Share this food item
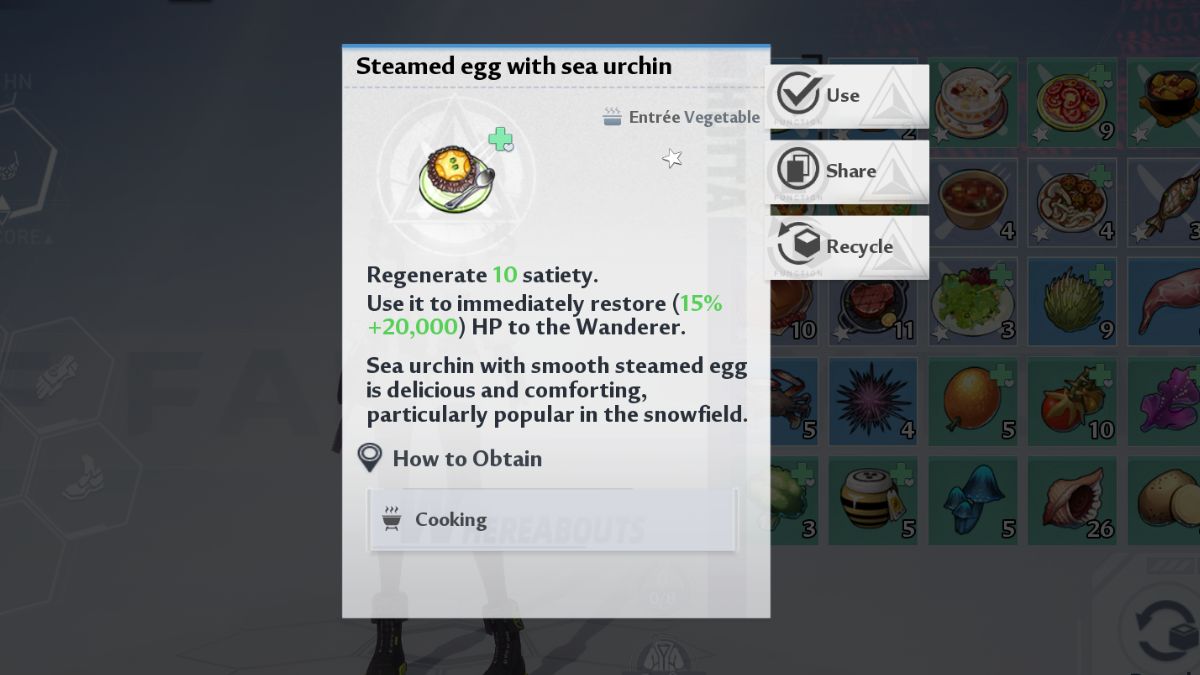1200x675 pixels. click(846, 171)
